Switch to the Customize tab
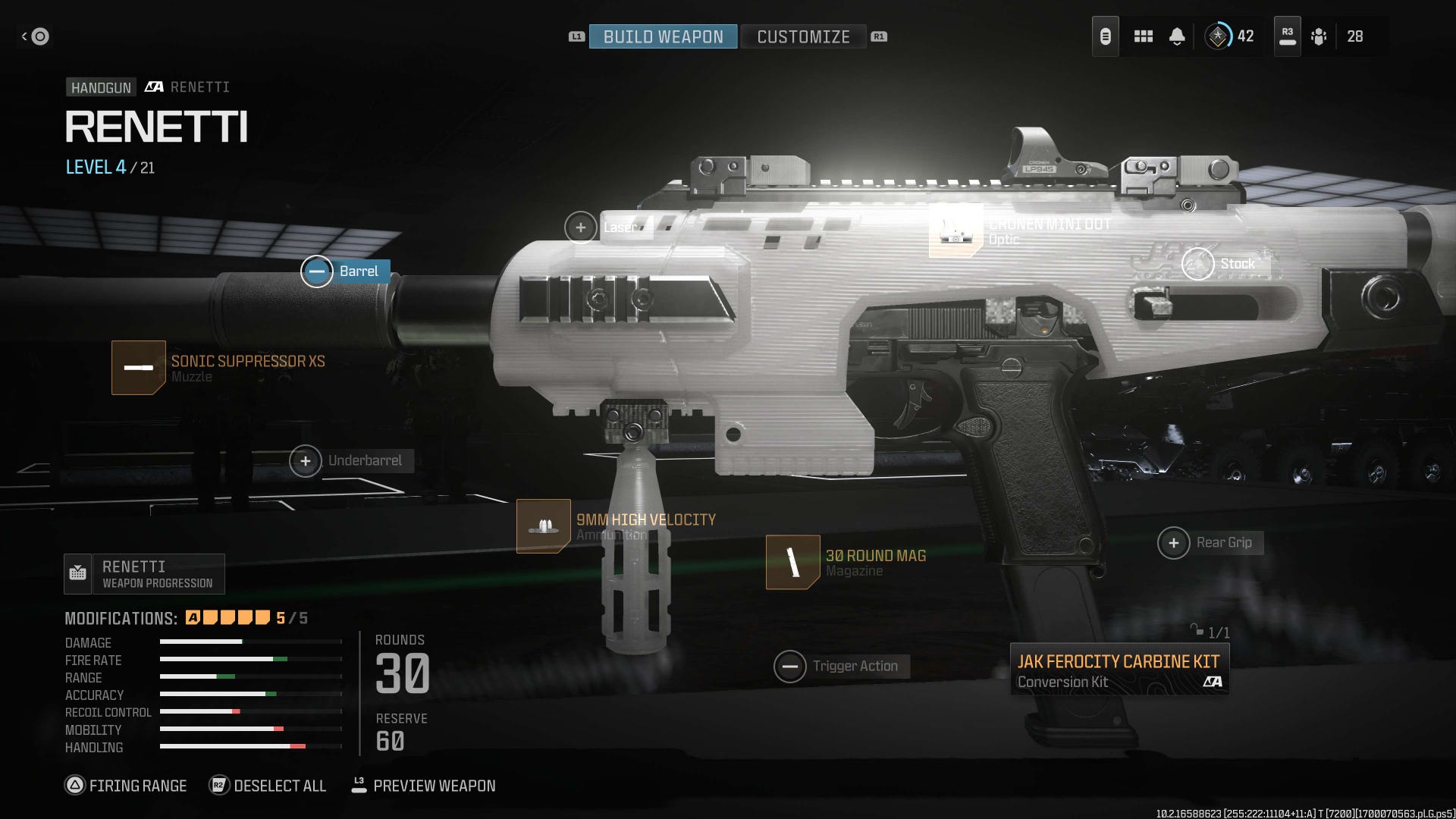1456x819 pixels. [803, 36]
